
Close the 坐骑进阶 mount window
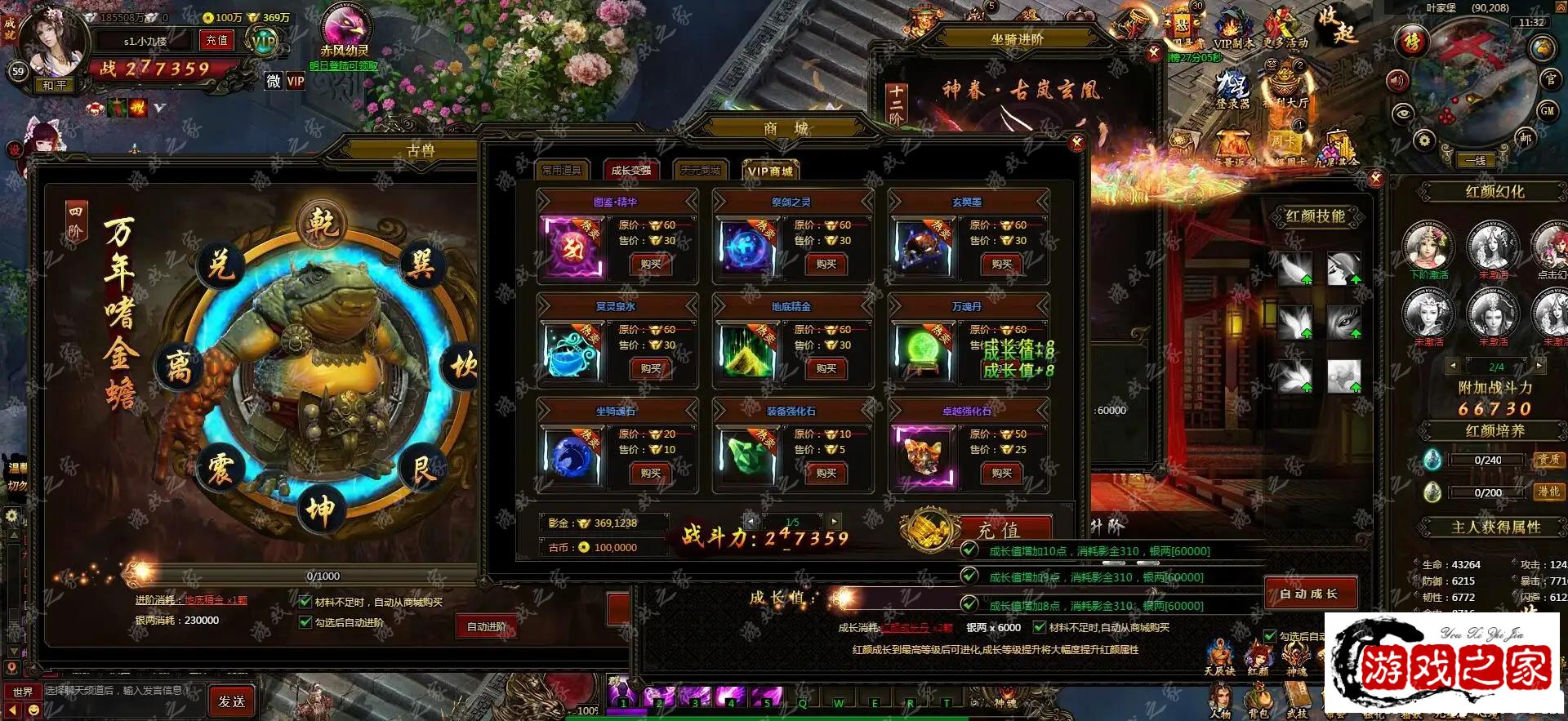pos(1153,53)
